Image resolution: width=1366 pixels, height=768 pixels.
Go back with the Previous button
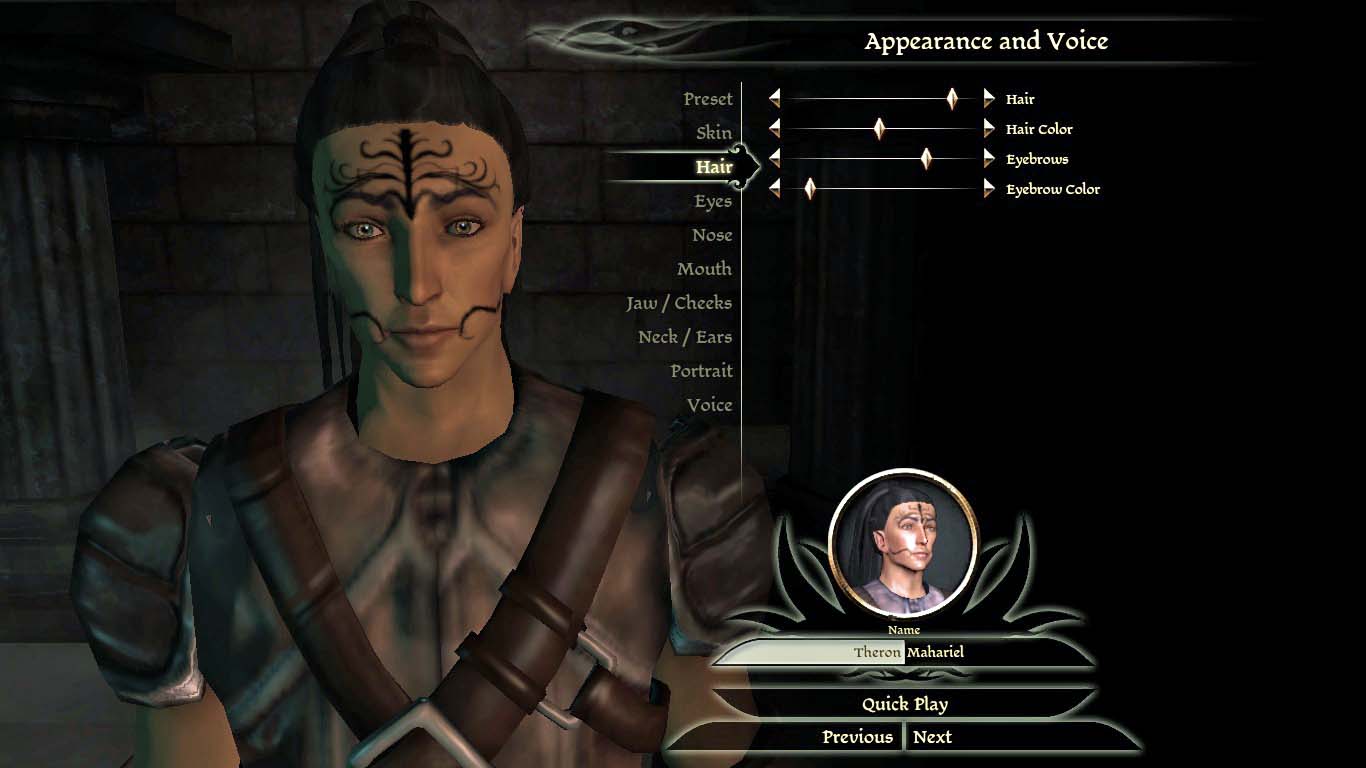[857, 737]
